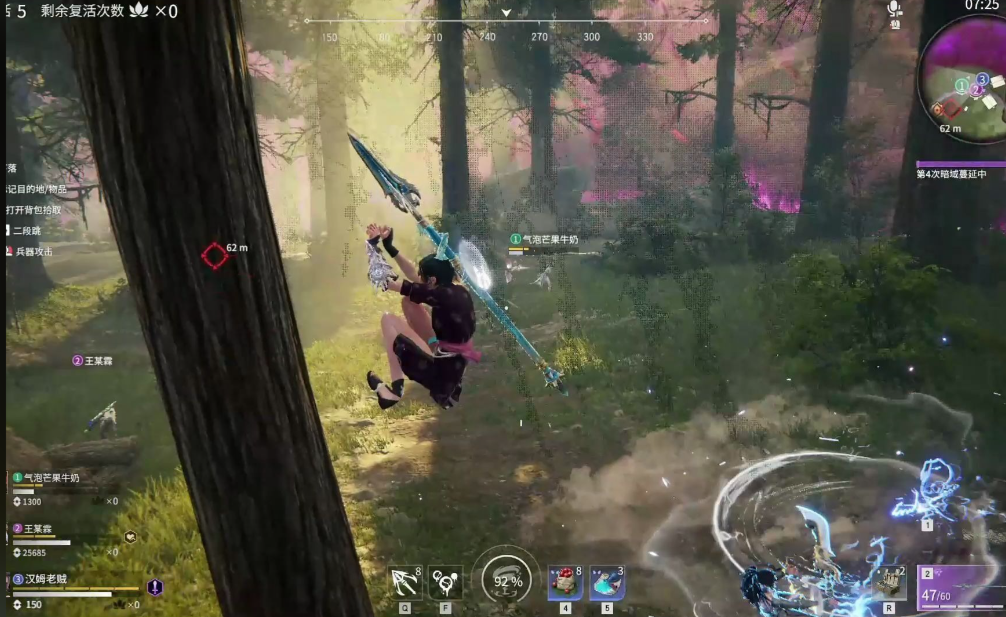Toggle the voice chat microphone icon
The height and width of the screenshot is (617, 1006).
(894, 10)
